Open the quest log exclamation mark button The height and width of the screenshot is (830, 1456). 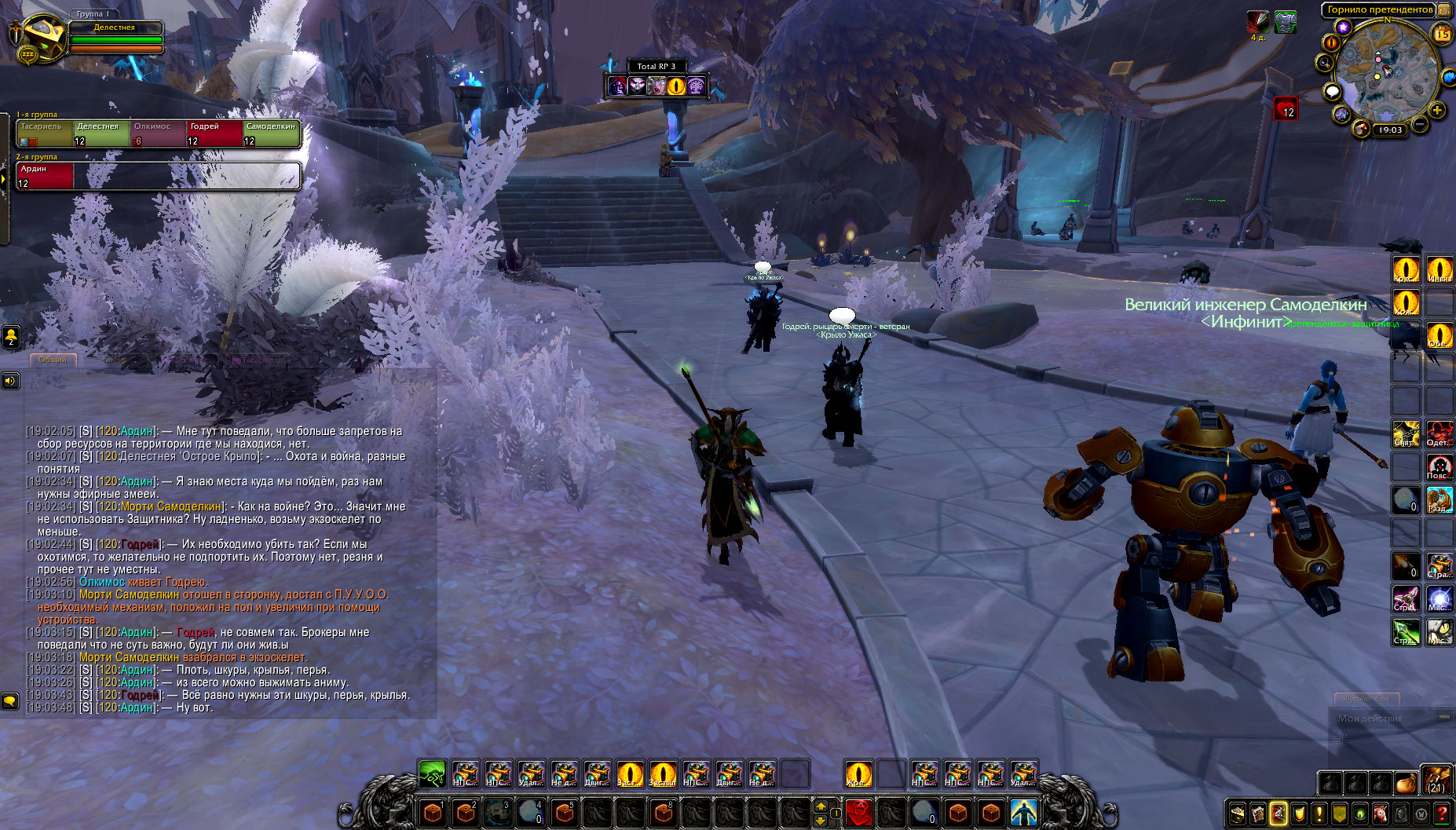pyautogui.click(x=1319, y=814)
